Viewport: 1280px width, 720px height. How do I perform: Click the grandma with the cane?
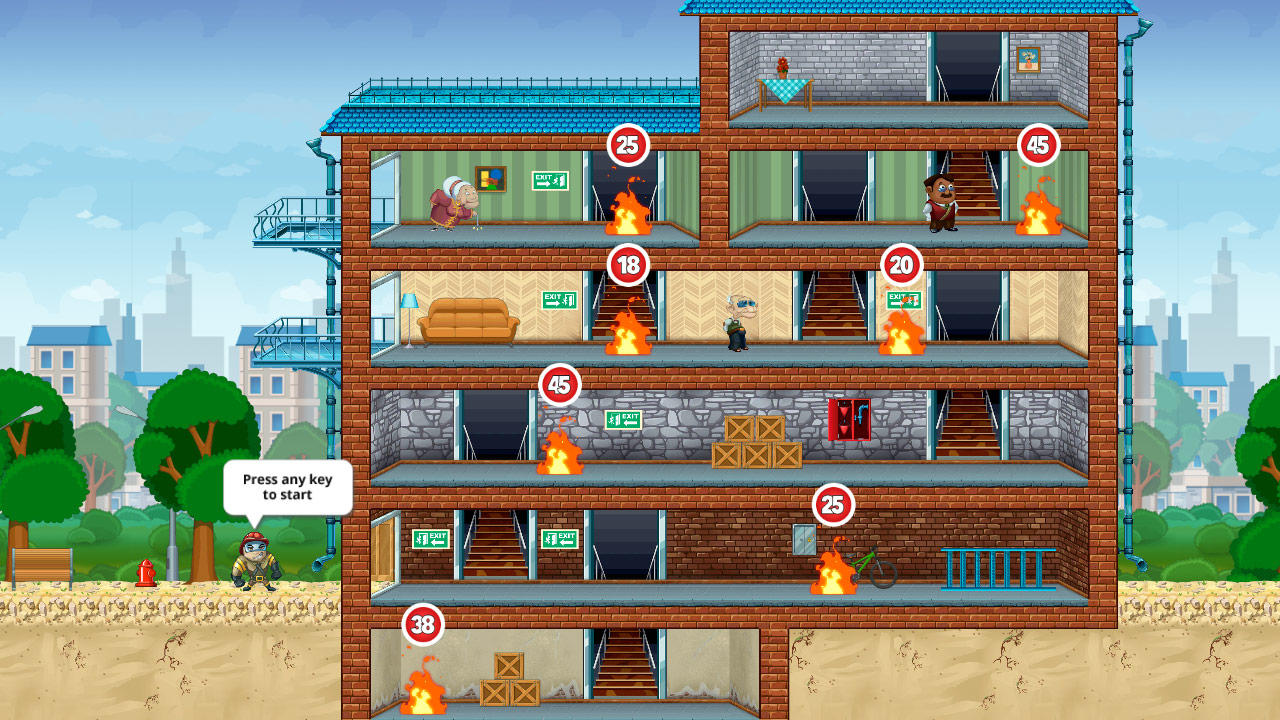452,205
